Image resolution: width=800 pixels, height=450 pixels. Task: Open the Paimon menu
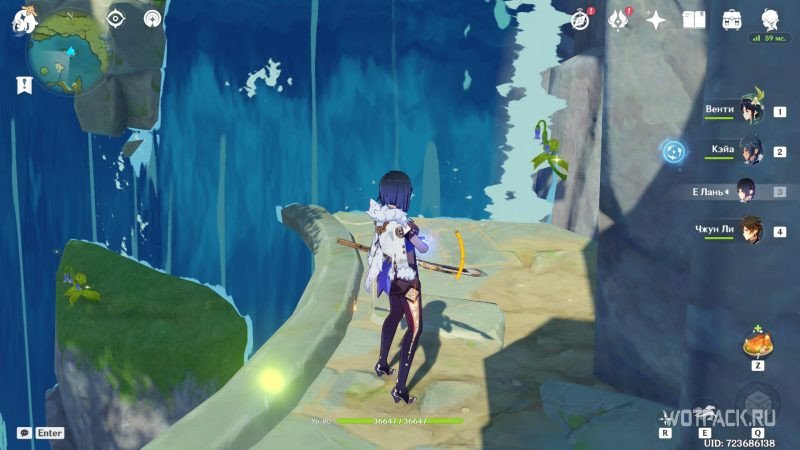pyautogui.click(x=24, y=18)
